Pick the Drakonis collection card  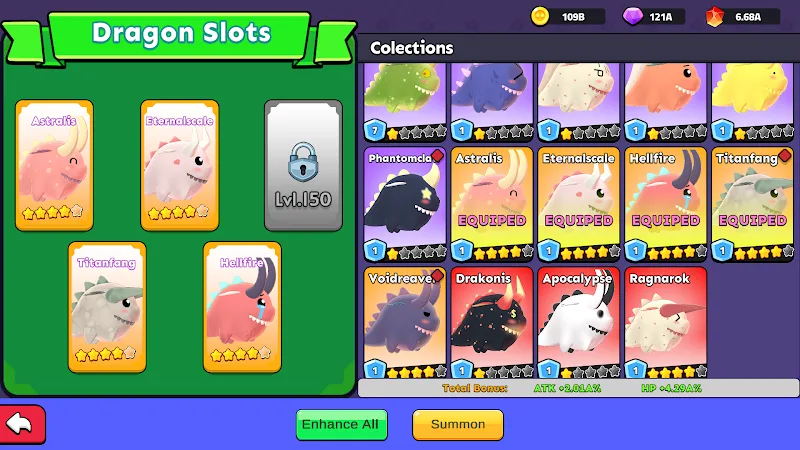(492, 322)
